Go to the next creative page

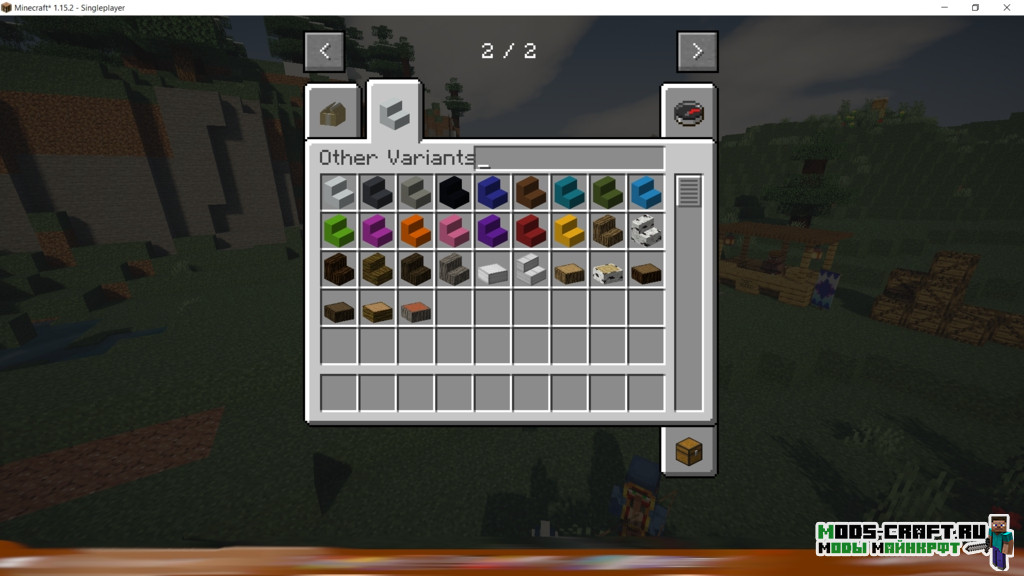tap(697, 51)
